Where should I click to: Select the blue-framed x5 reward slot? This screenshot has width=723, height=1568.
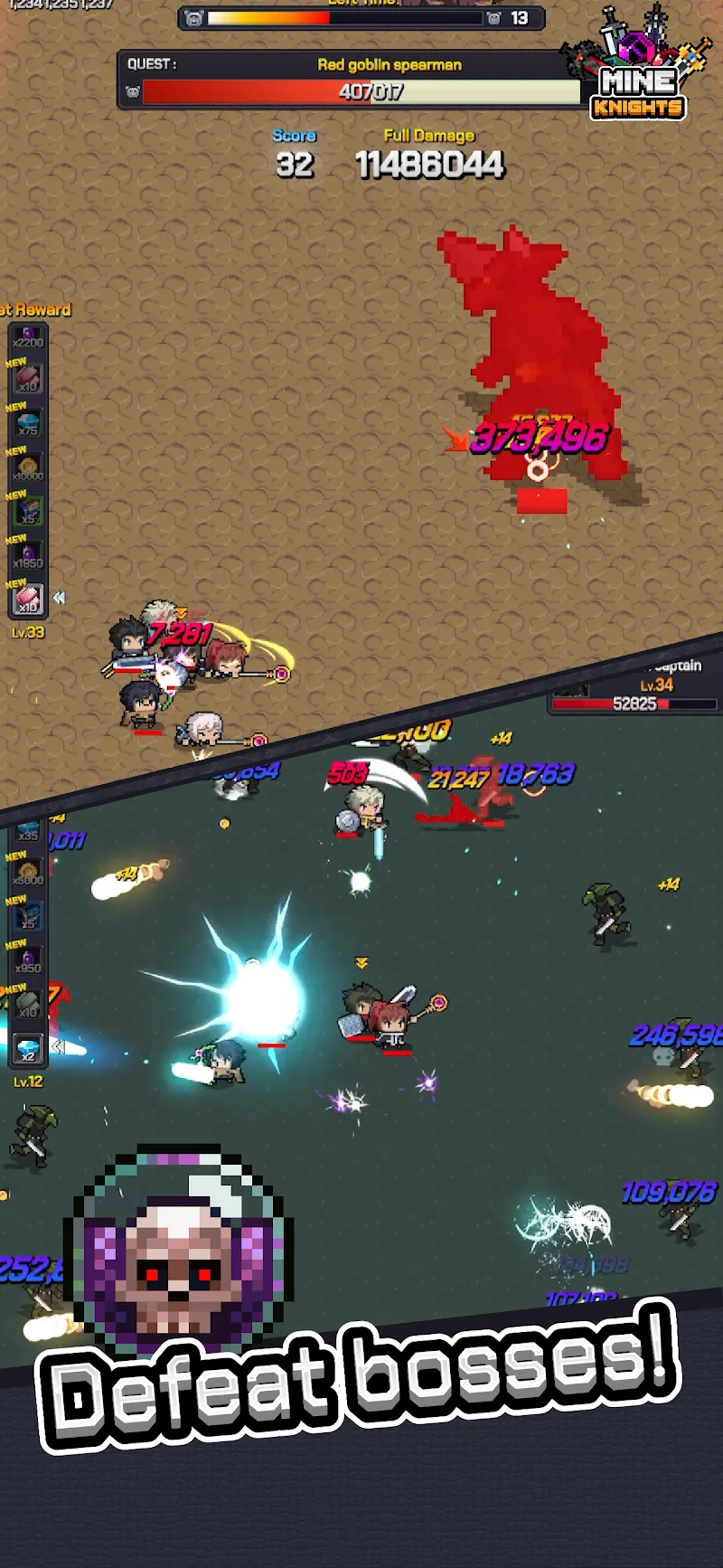28,917
